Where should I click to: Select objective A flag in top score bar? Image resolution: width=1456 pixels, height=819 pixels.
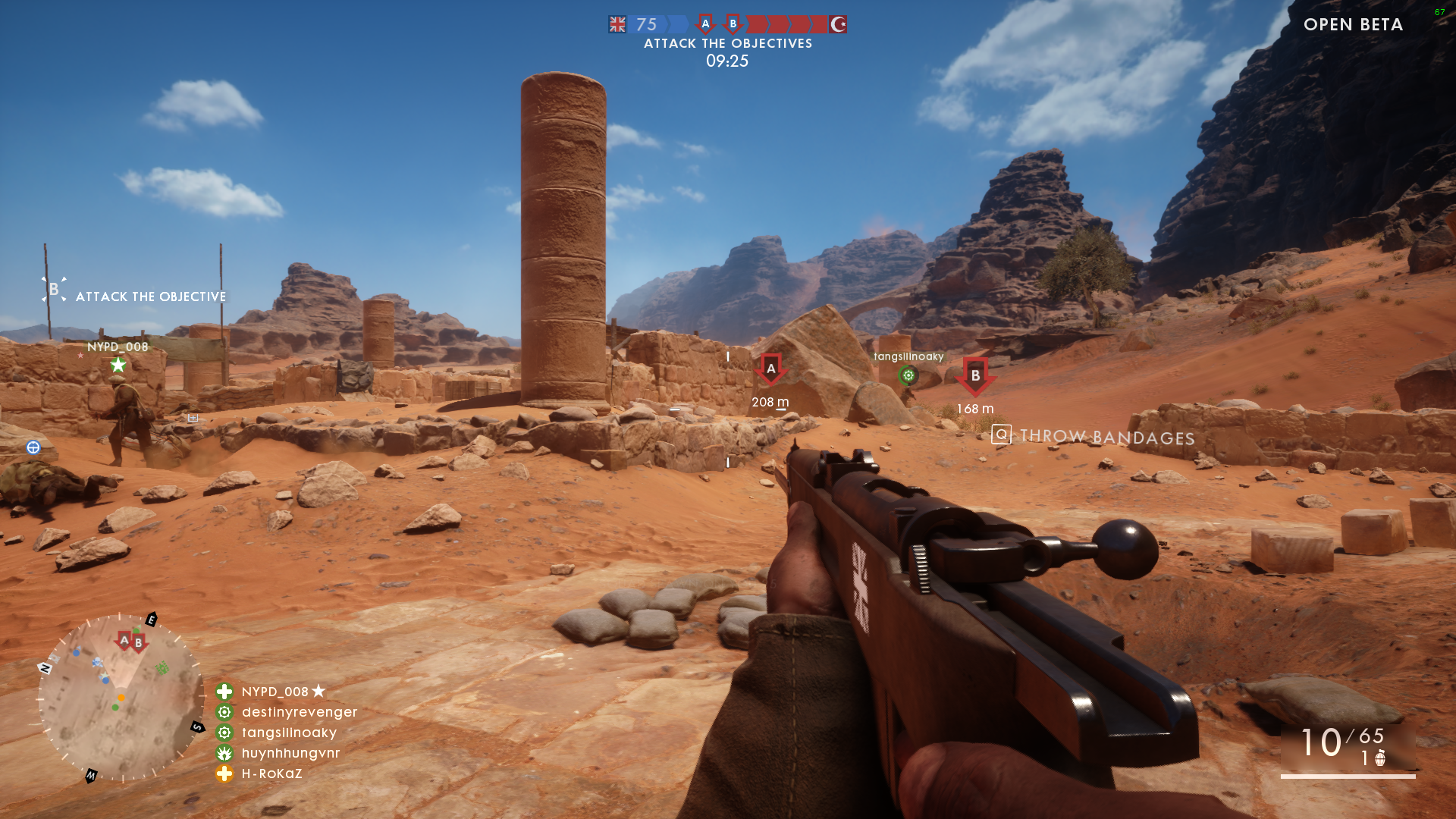[x=705, y=24]
